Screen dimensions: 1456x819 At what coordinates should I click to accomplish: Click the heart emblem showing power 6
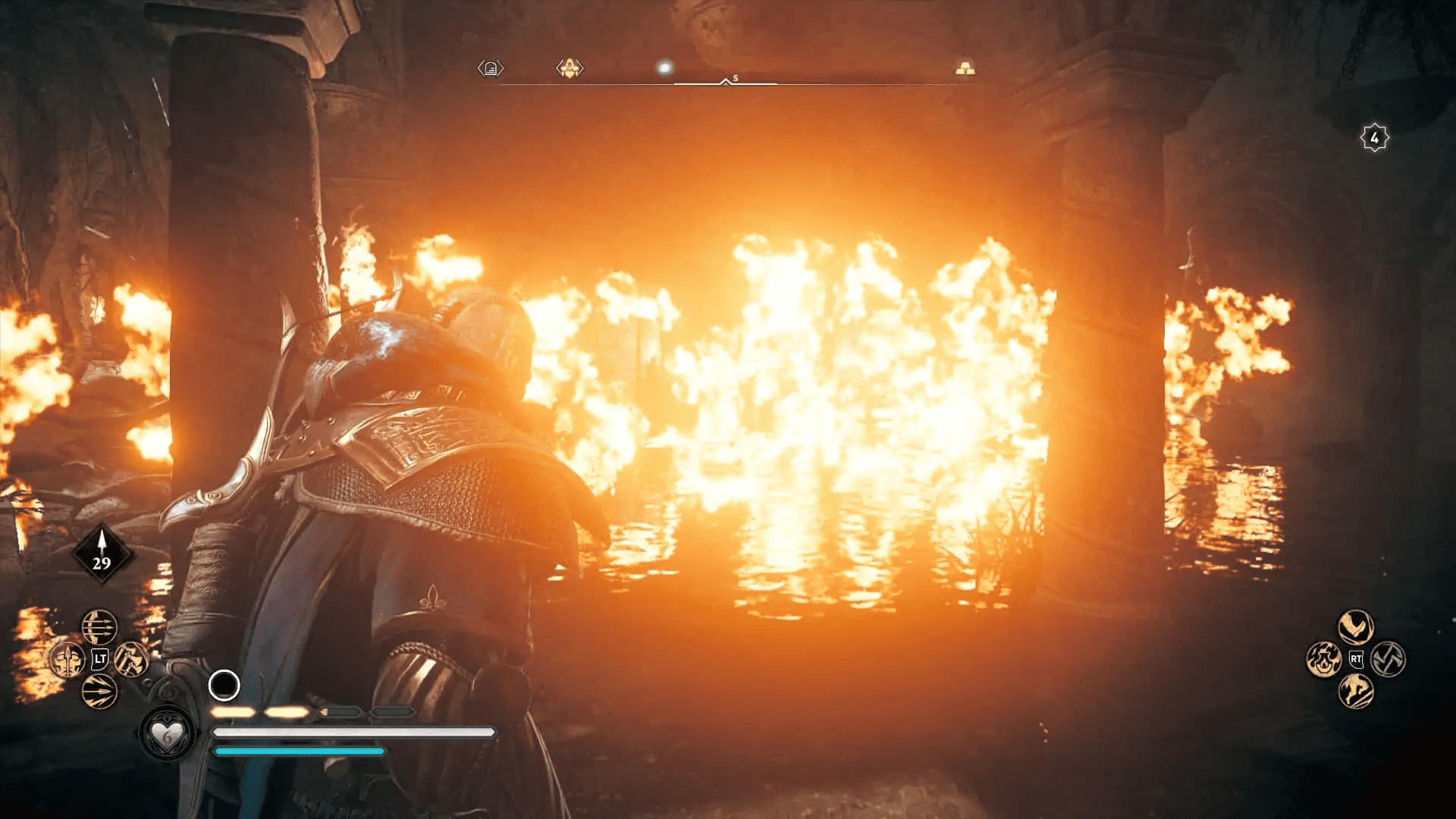(x=168, y=736)
